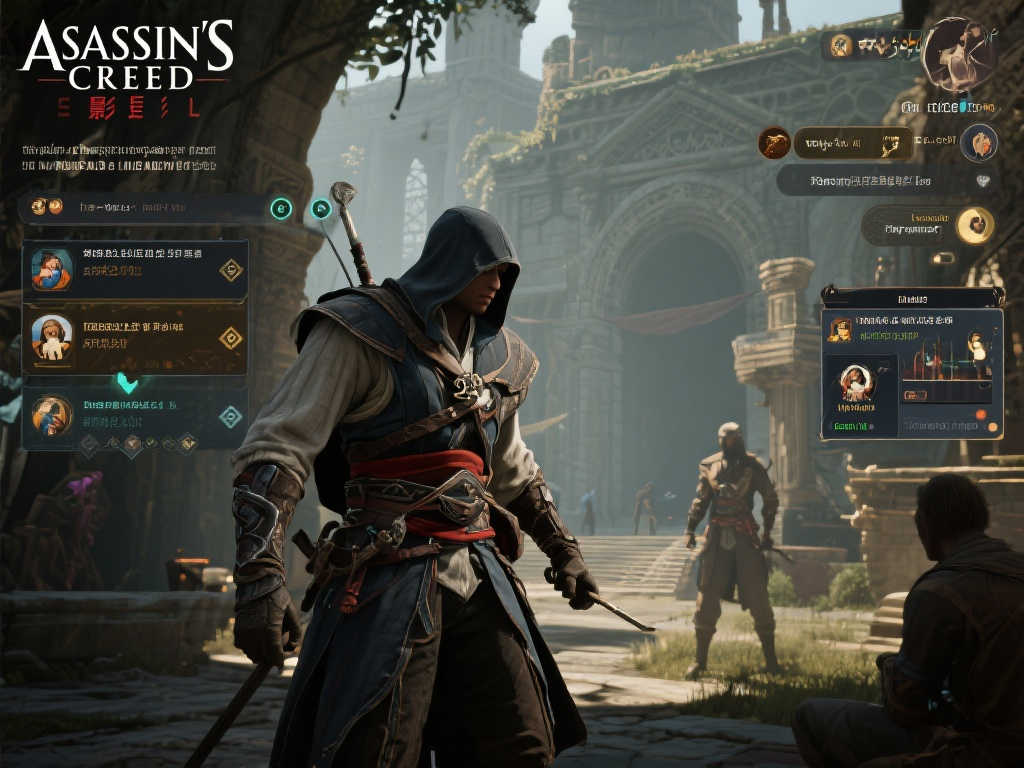This screenshot has height=768, width=1024.
Task: Choose the highlighted row with white-bearded portrait
Action: pyautogui.click(x=135, y=338)
